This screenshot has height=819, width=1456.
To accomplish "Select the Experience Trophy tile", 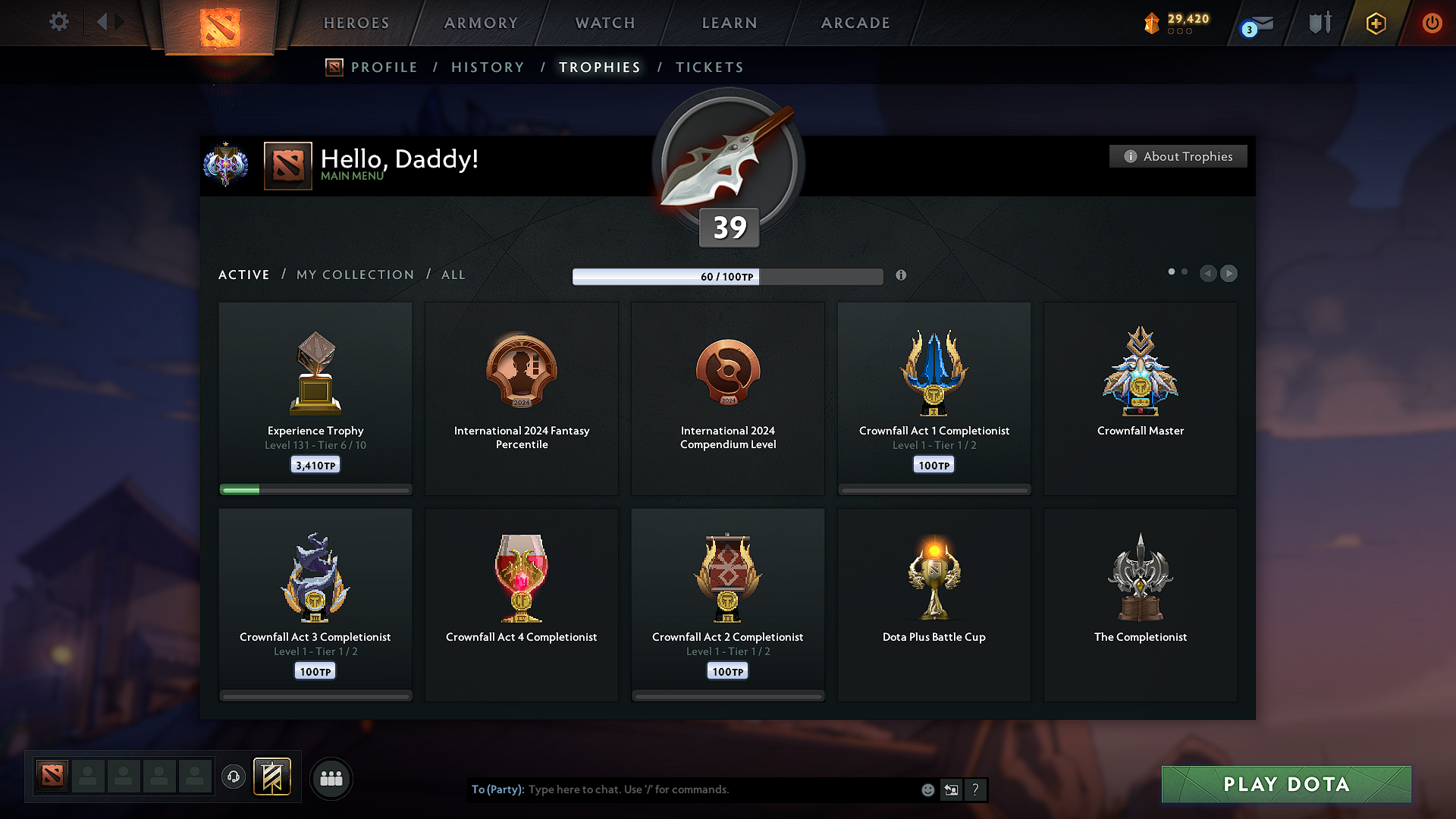I will (x=315, y=398).
